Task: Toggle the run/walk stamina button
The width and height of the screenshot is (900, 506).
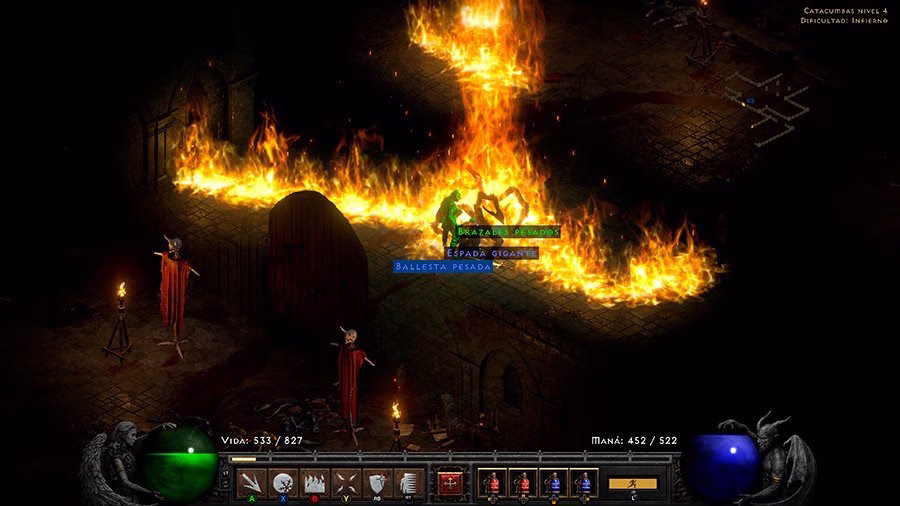Action: [x=633, y=484]
